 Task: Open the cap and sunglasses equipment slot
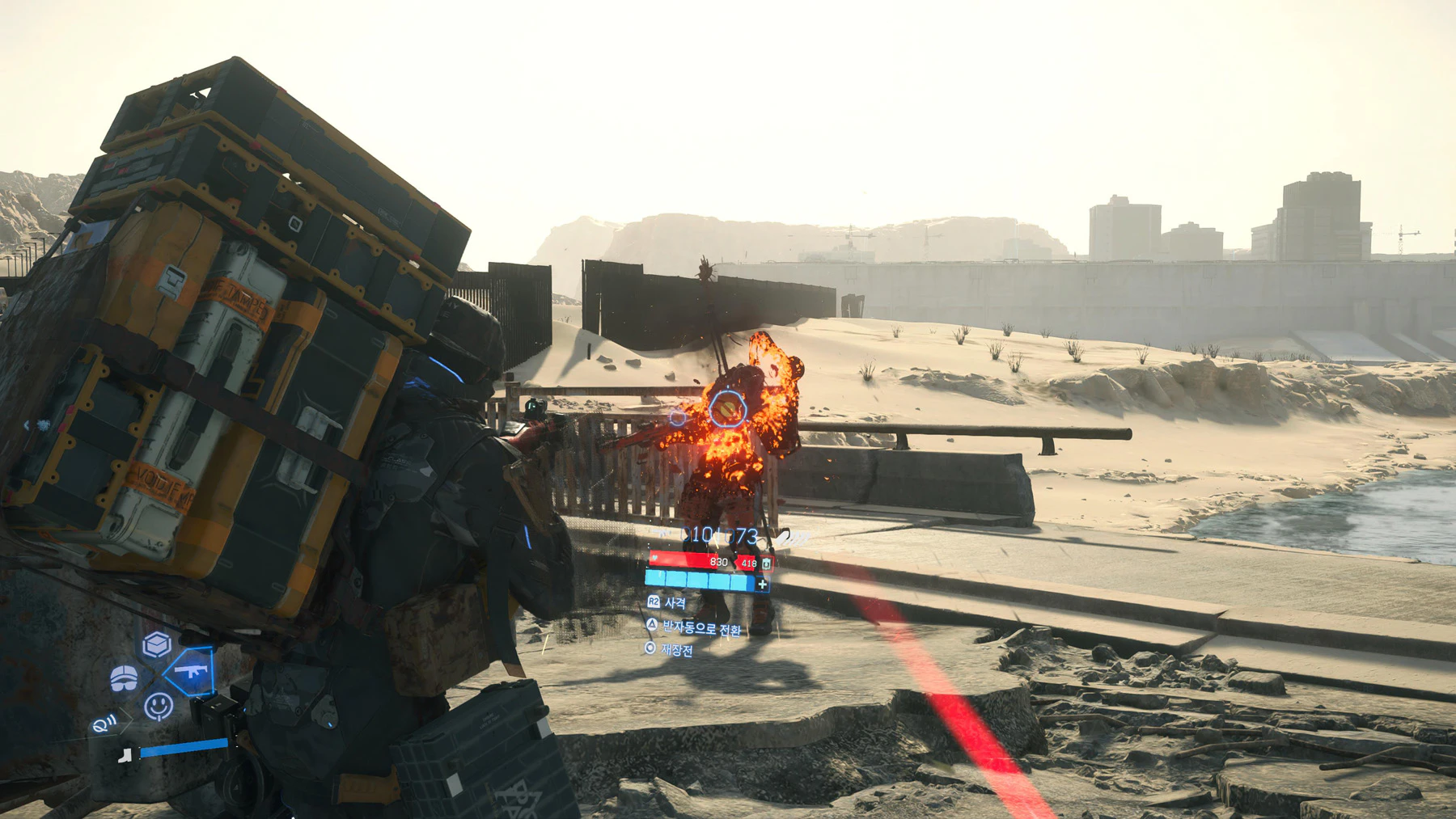[124, 678]
